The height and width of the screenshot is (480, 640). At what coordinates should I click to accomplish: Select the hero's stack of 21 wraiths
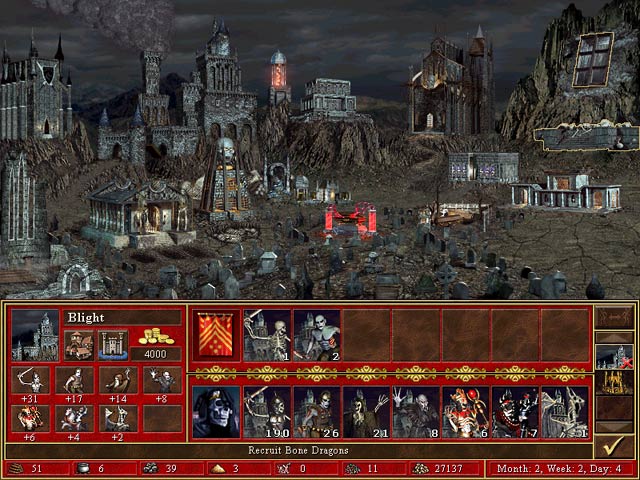click(366, 412)
